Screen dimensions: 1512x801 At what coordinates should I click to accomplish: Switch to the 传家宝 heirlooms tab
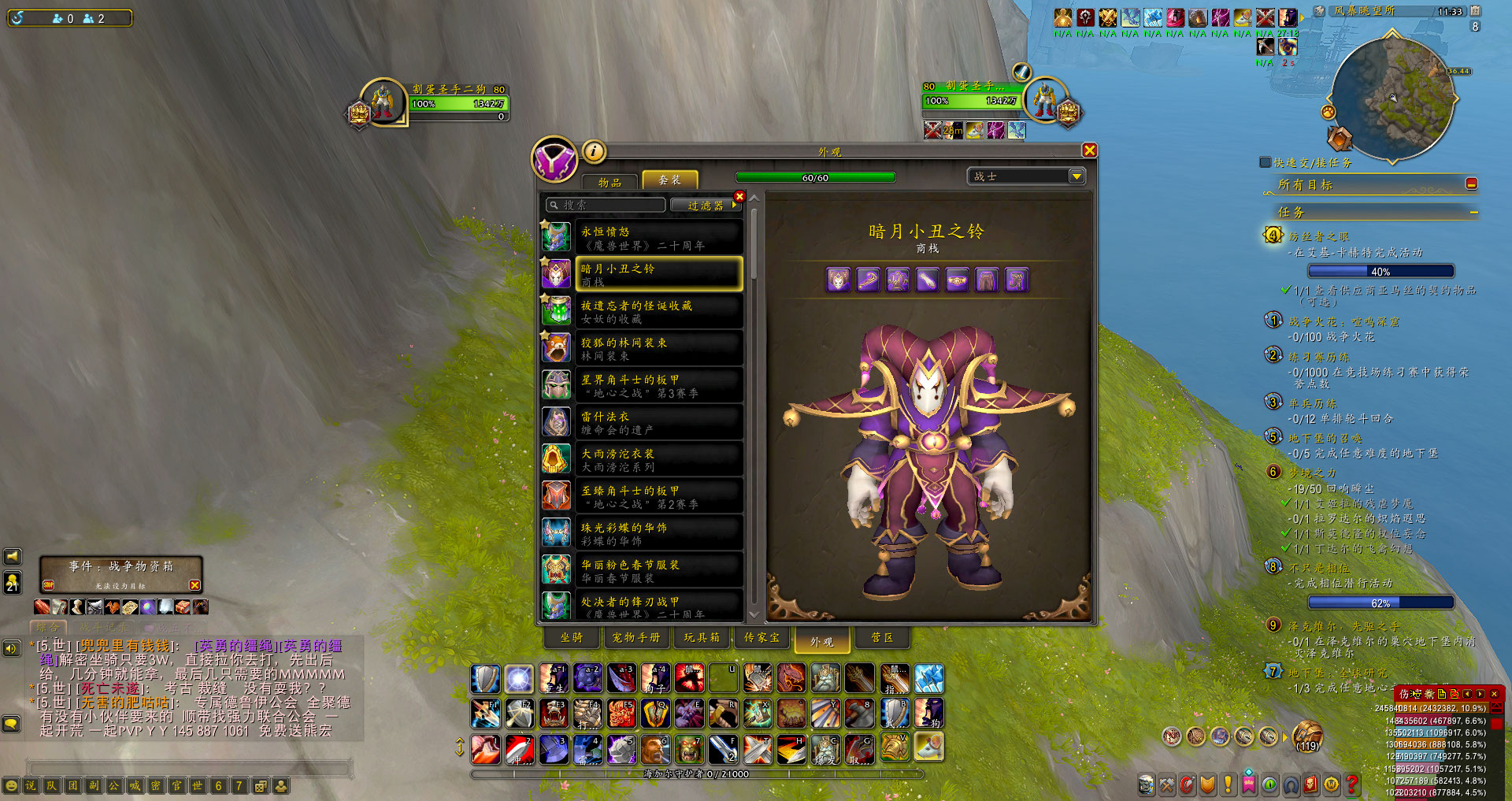[x=762, y=638]
